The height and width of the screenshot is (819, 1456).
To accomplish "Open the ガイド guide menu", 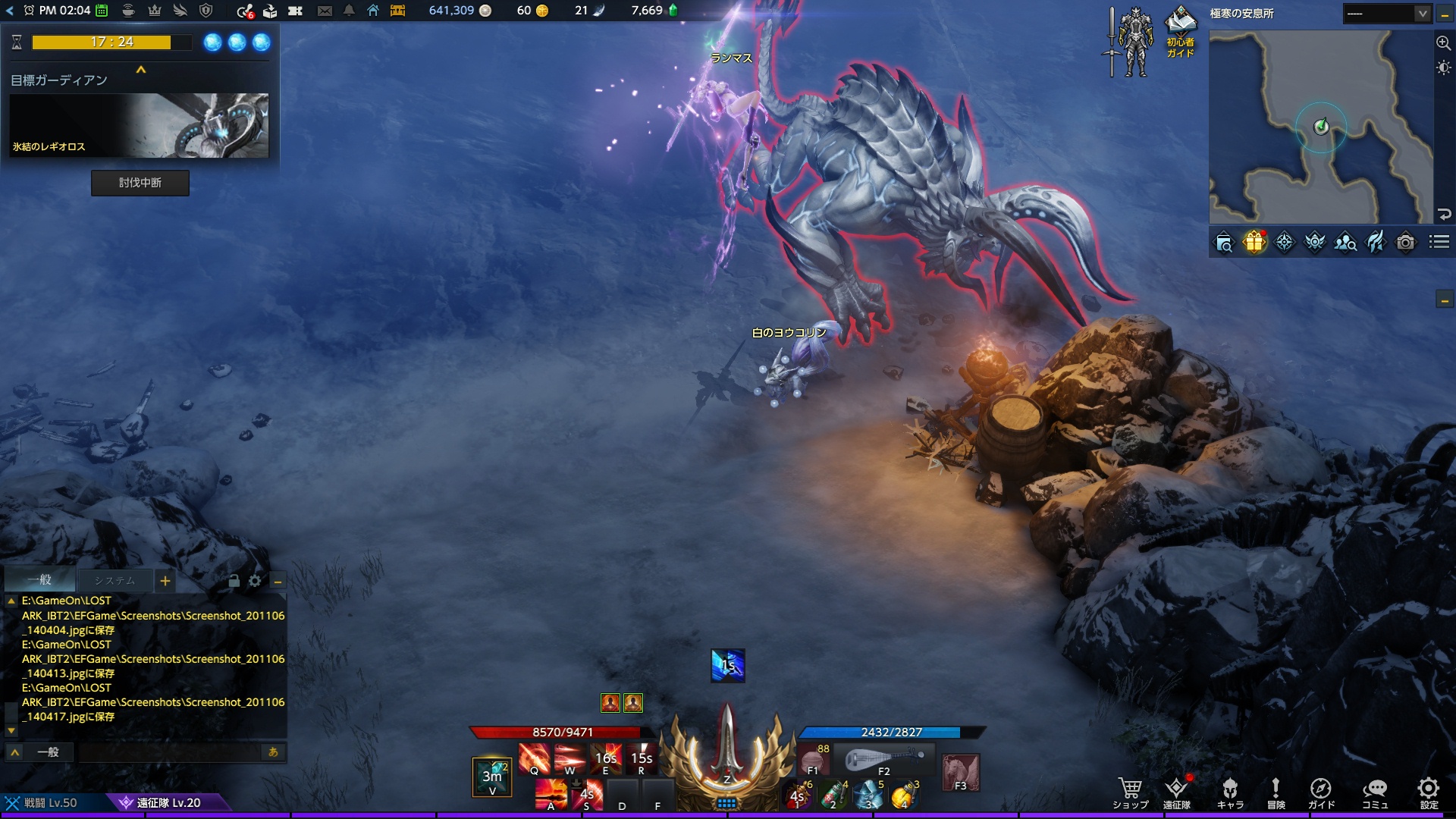I will click(x=1321, y=792).
